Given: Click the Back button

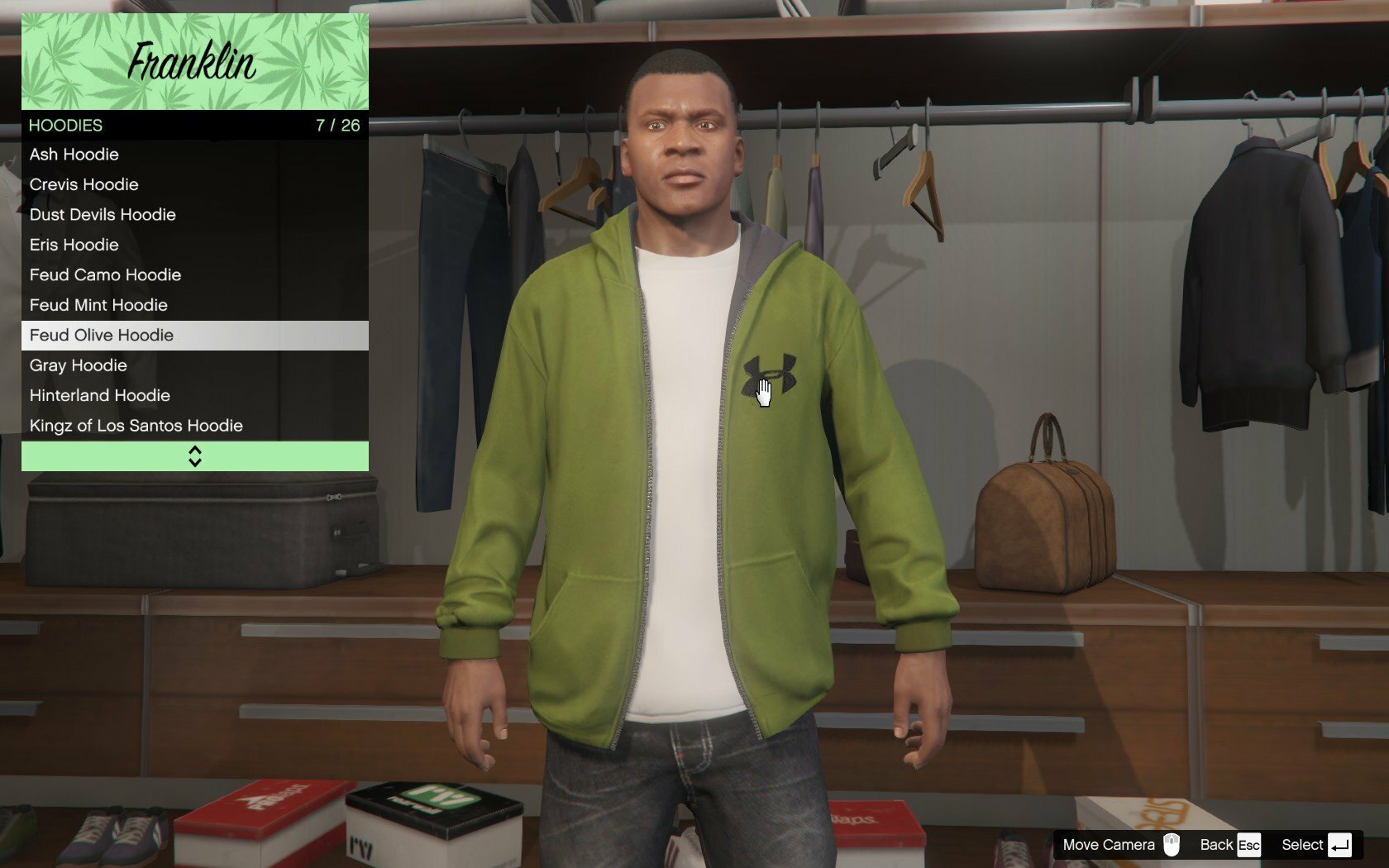Looking at the screenshot, I should [1229, 845].
